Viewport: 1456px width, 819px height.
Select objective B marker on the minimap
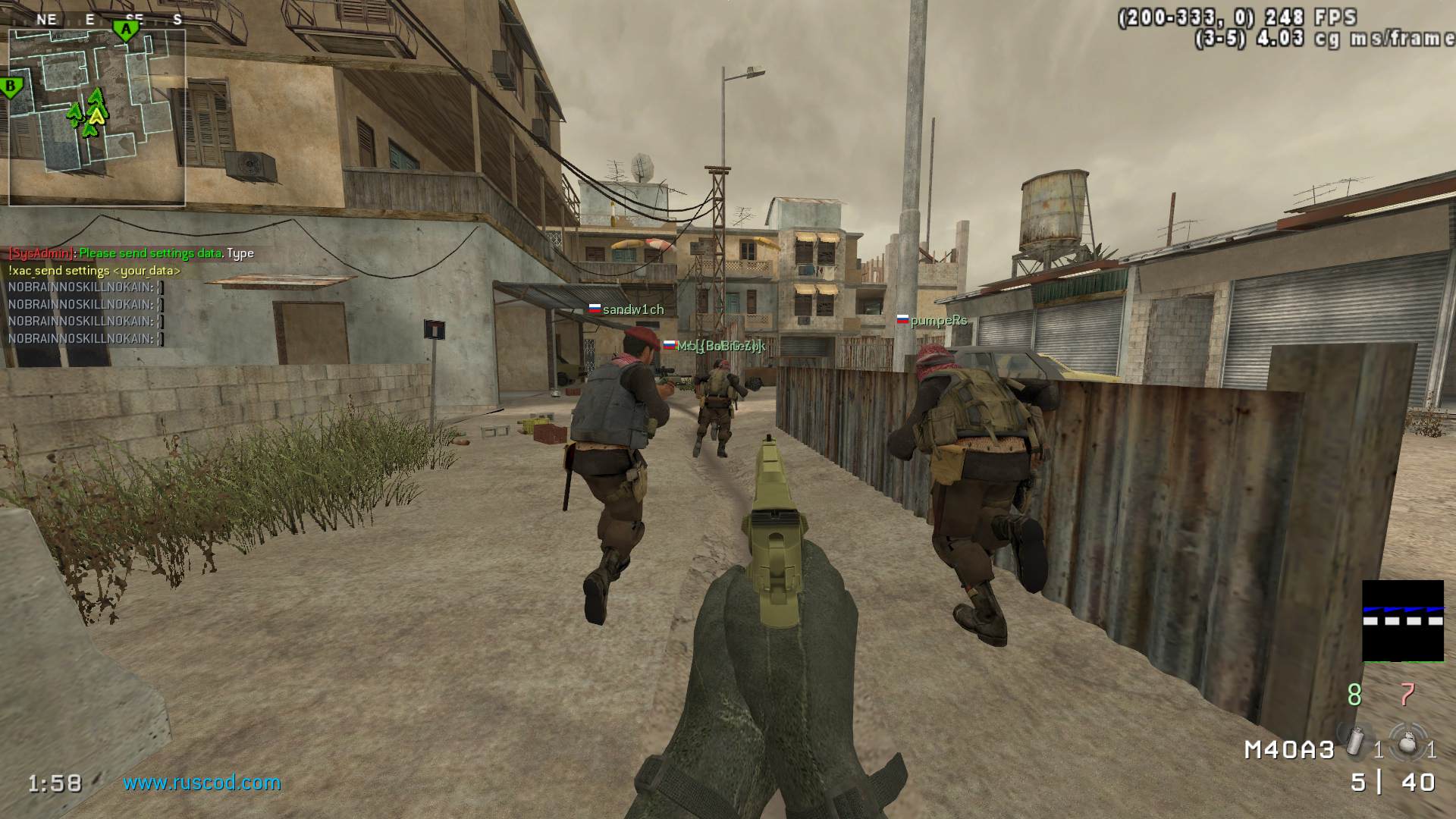11,87
